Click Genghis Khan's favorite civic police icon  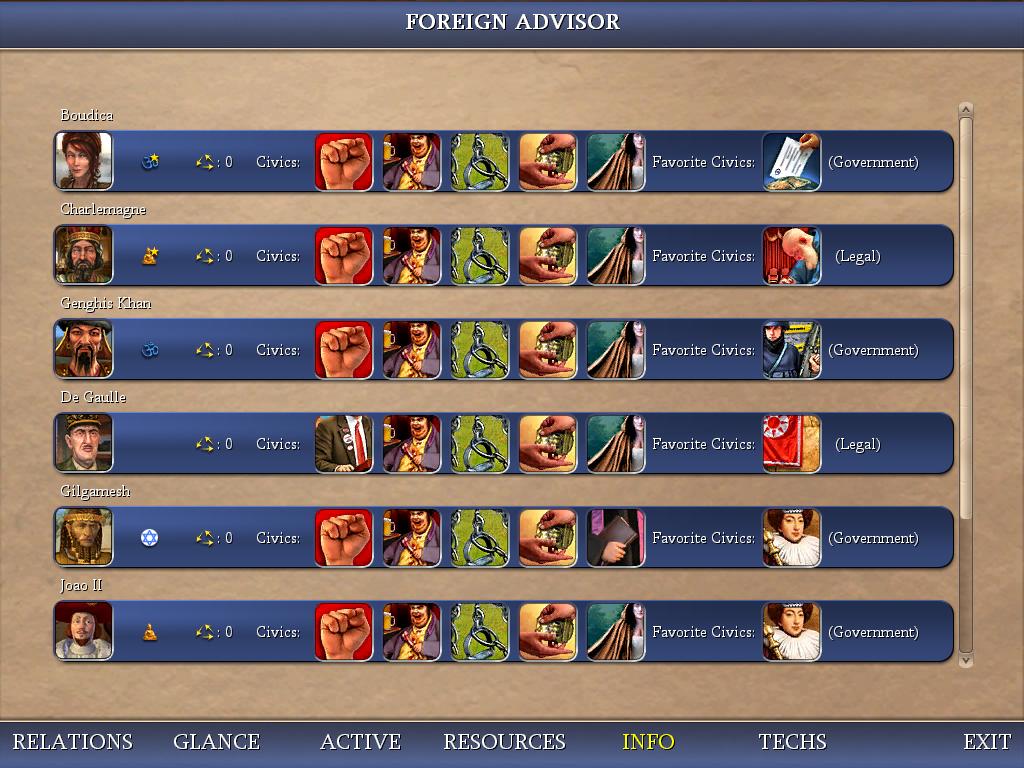click(x=791, y=349)
